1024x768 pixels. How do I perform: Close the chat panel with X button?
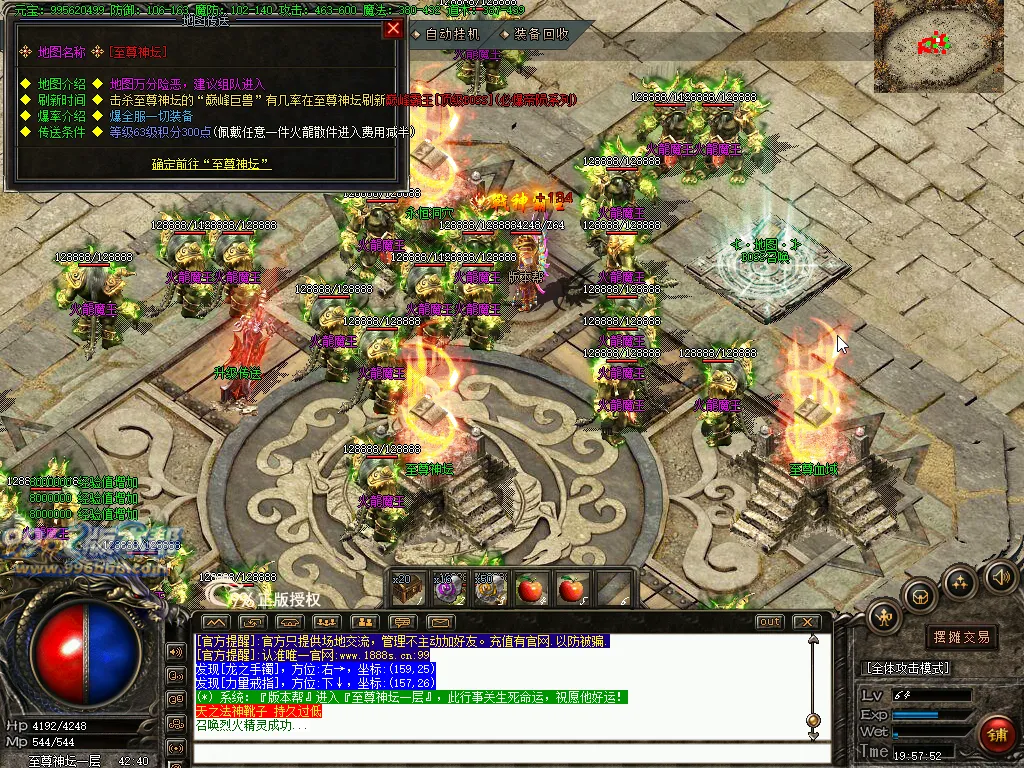(806, 622)
